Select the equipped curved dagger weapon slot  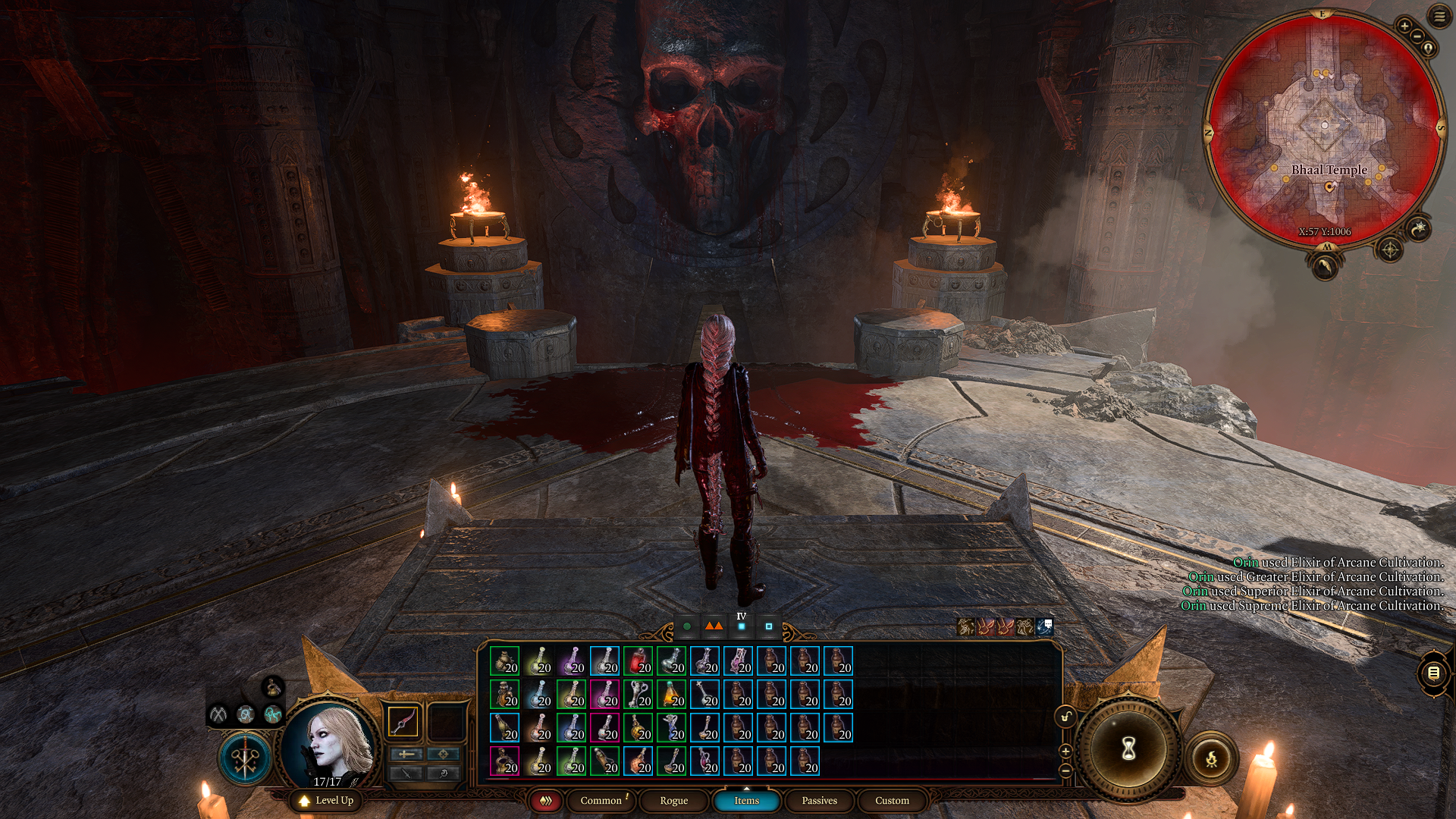click(x=403, y=721)
